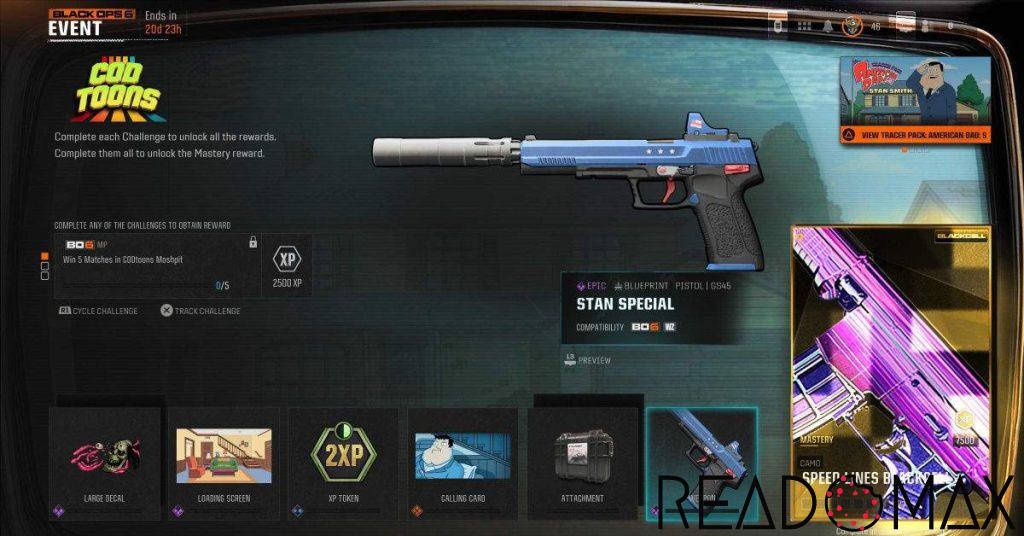Open the Stan Special blueprint info panel
This screenshot has width=1024, height=536.
650,307
